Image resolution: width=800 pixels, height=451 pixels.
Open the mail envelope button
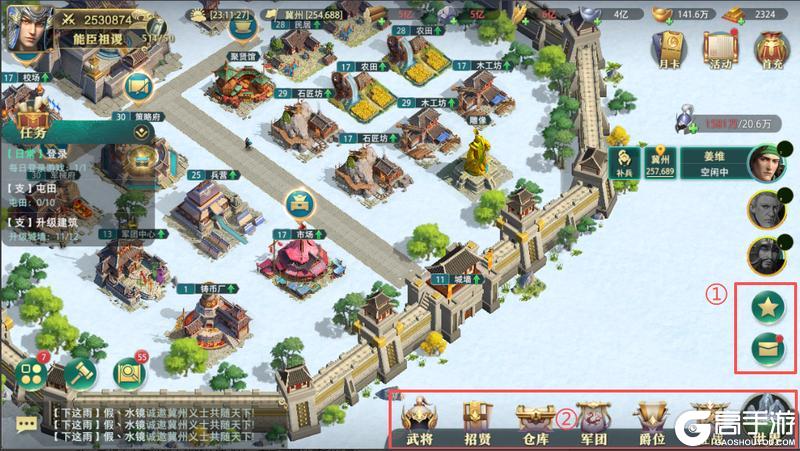[x=767, y=349]
